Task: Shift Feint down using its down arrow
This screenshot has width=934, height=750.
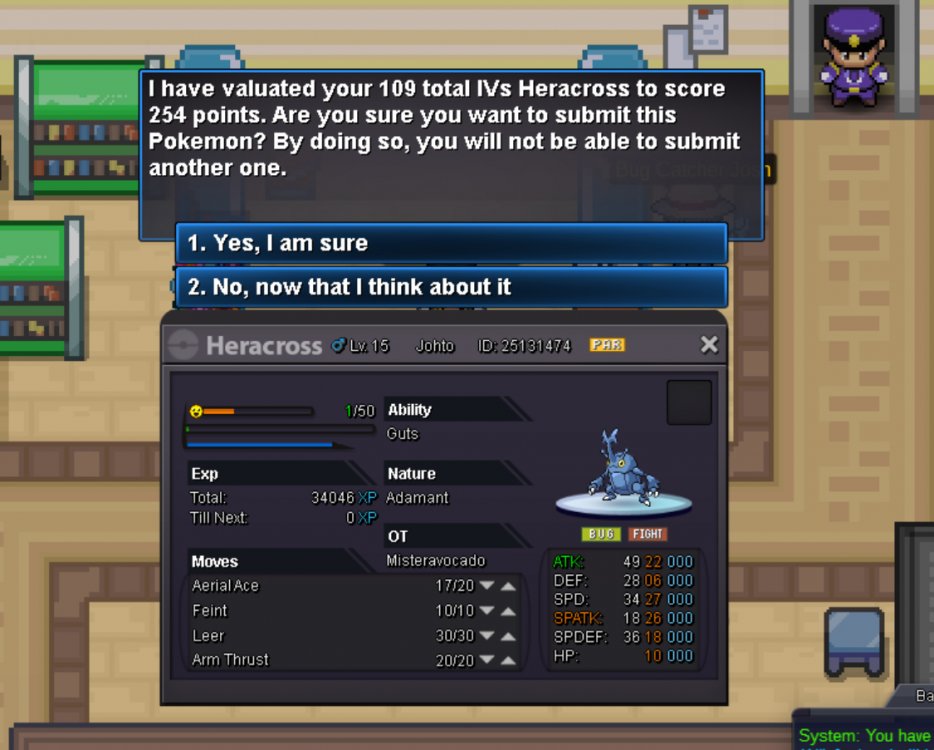Action: point(487,611)
